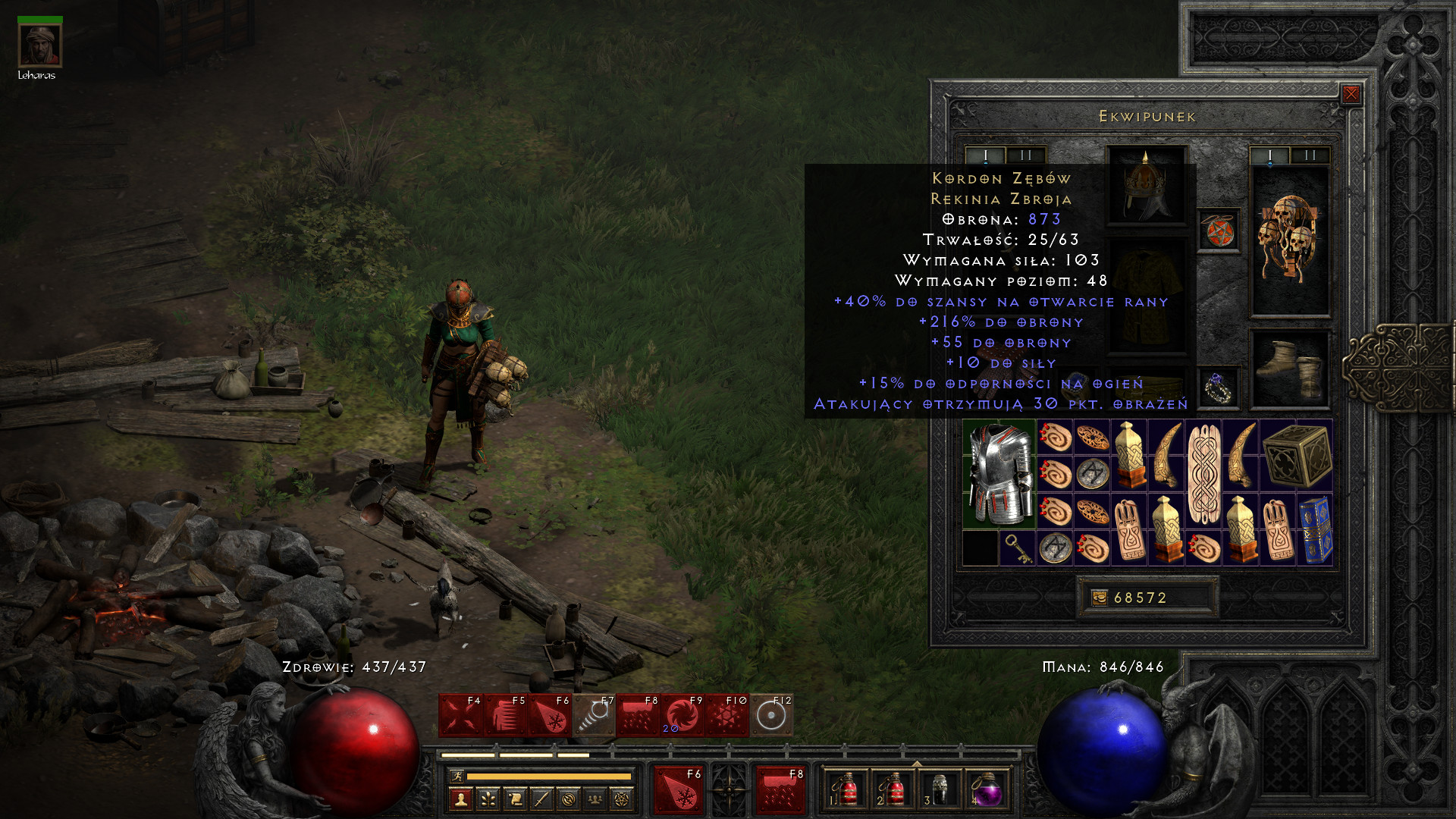The height and width of the screenshot is (819, 1456).
Task: Select the blue tome in inventory
Action: pos(1315,530)
